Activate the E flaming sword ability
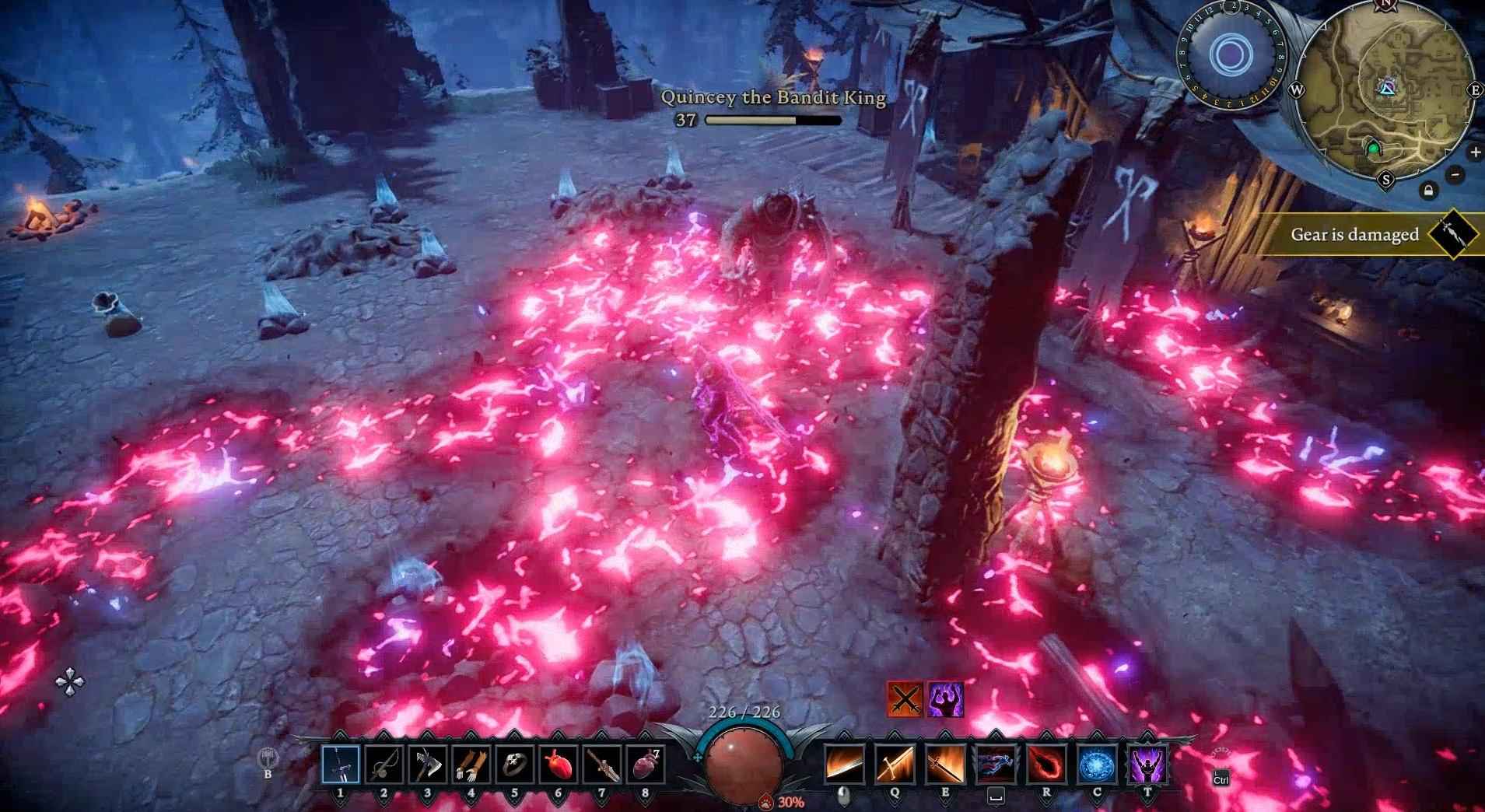This screenshot has height=812, width=1485. click(945, 765)
